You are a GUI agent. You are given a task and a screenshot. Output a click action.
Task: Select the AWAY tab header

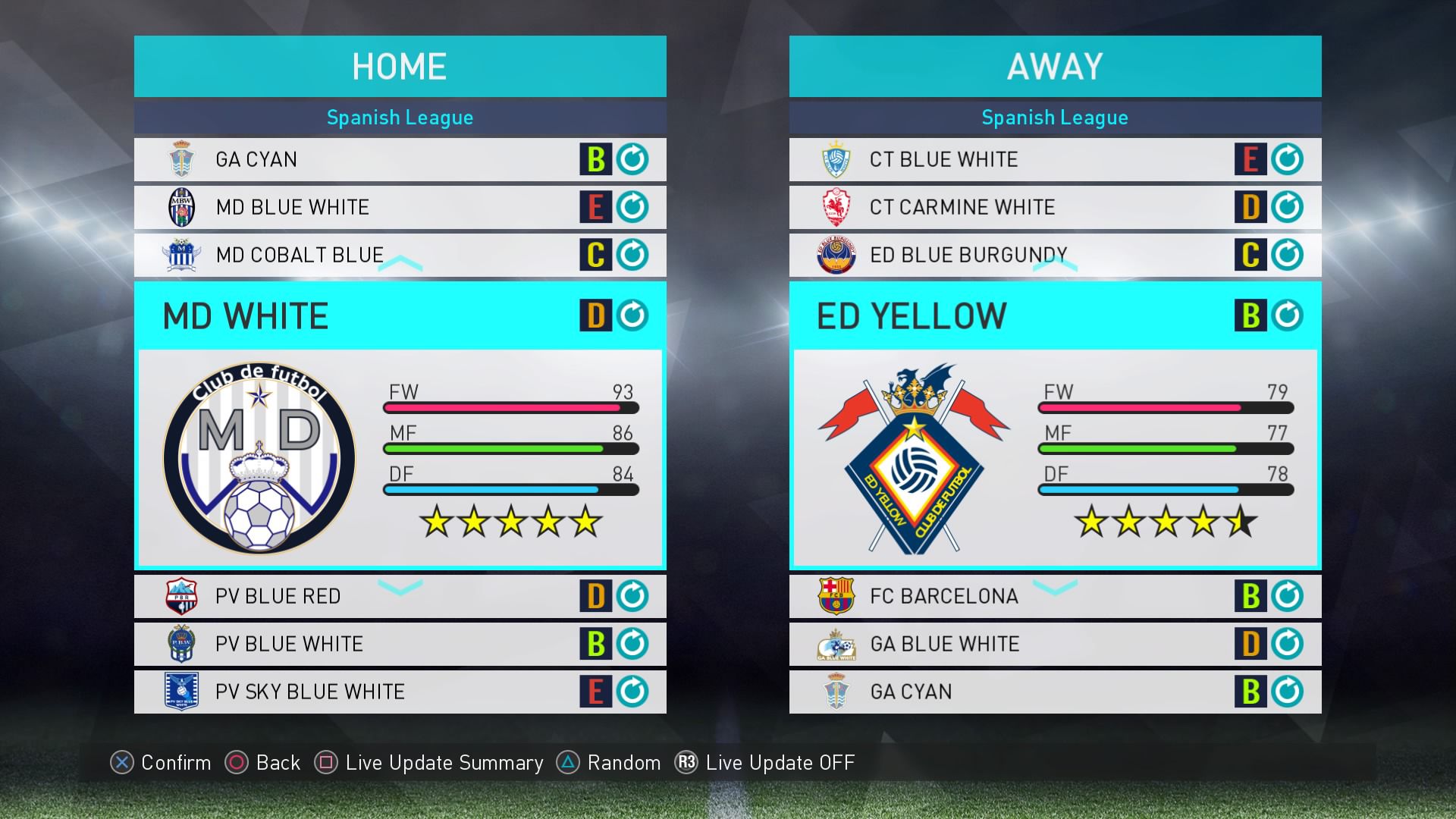pos(1055,65)
